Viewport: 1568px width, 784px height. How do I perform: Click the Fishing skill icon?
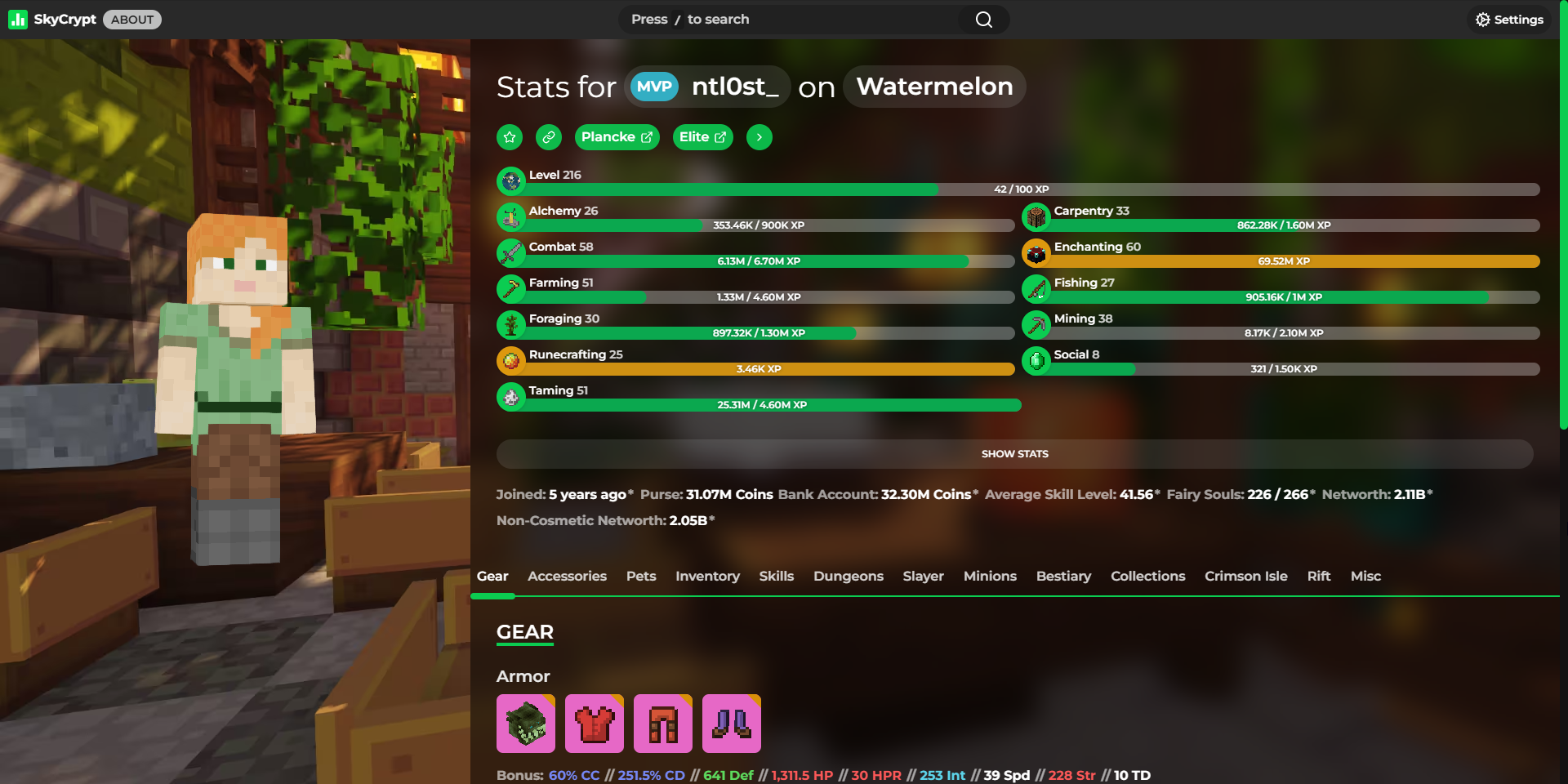pos(1036,288)
